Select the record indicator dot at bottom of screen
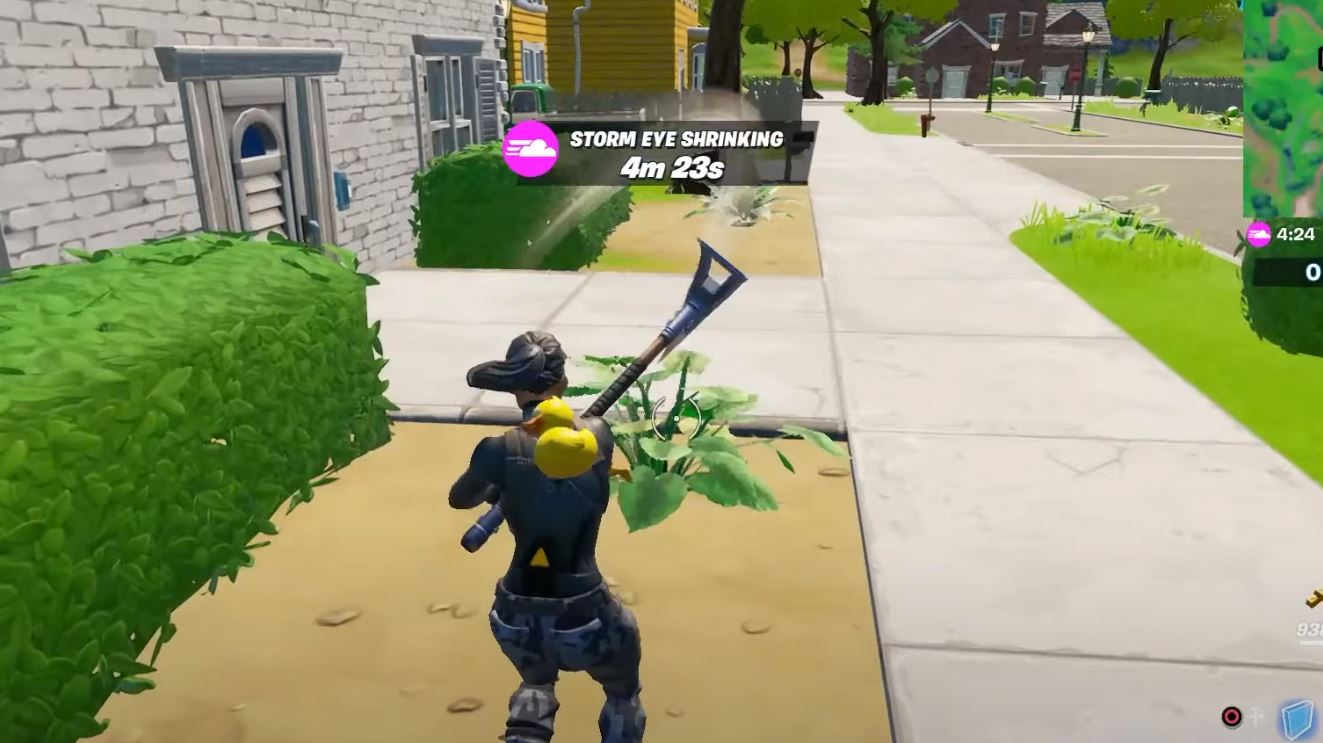Screen dimensions: 1323x743 click(x=1232, y=717)
